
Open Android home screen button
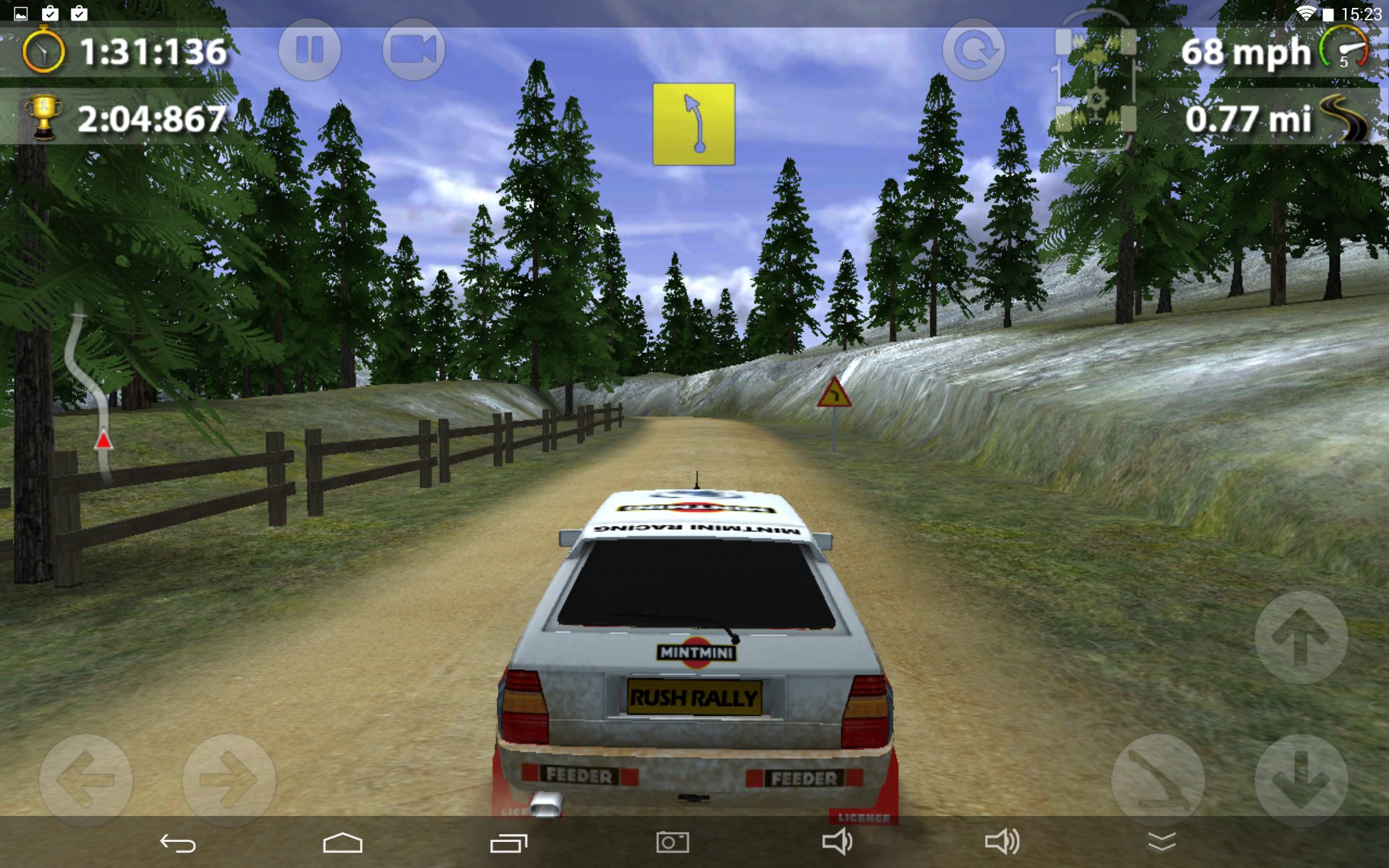coord(342,843)
